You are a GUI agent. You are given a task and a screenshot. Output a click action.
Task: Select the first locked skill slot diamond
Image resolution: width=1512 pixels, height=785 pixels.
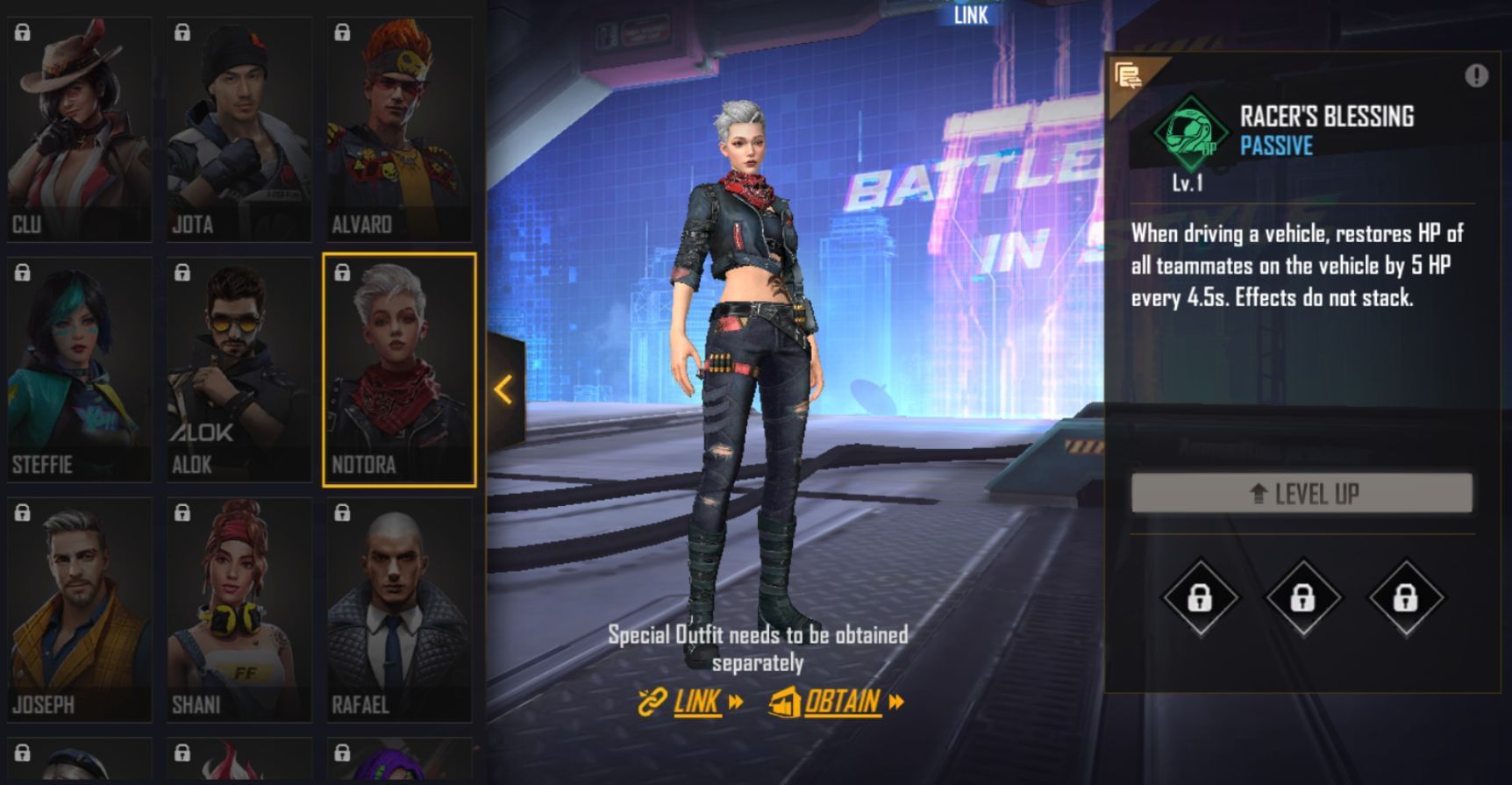pos(1202,598)
